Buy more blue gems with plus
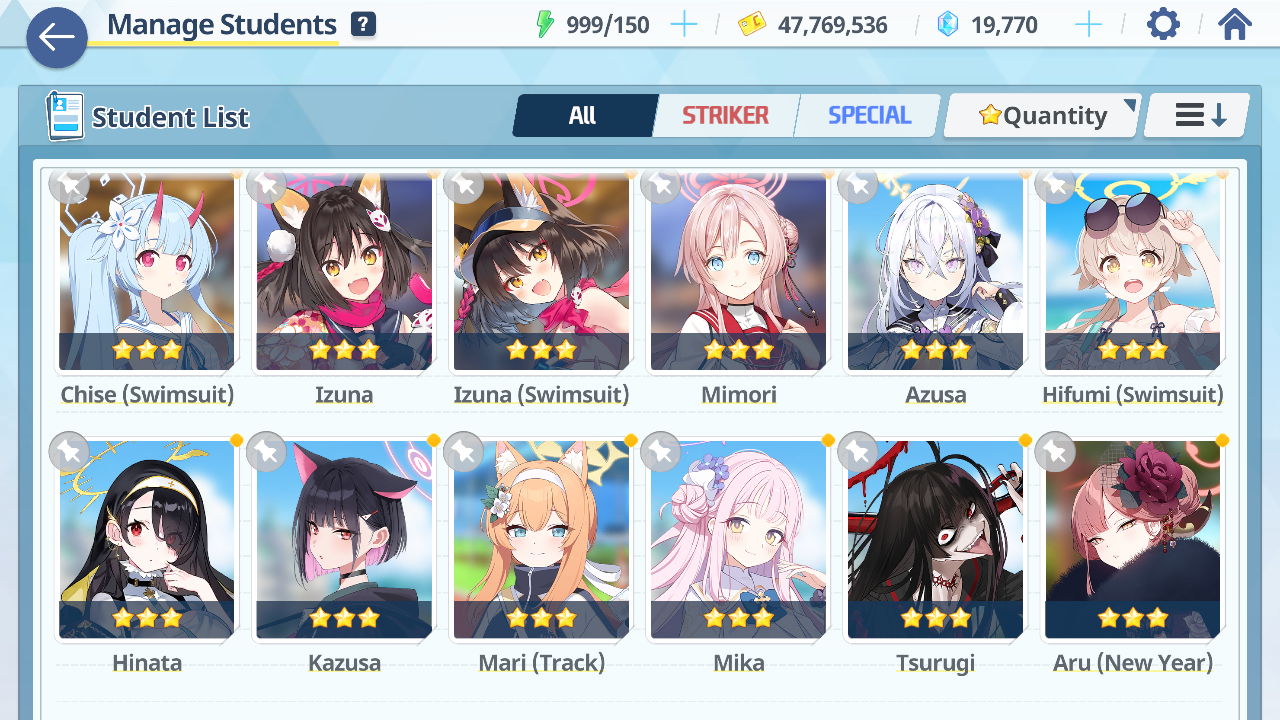Screen dimensions: 1280x720 [x=1088, y=25]
